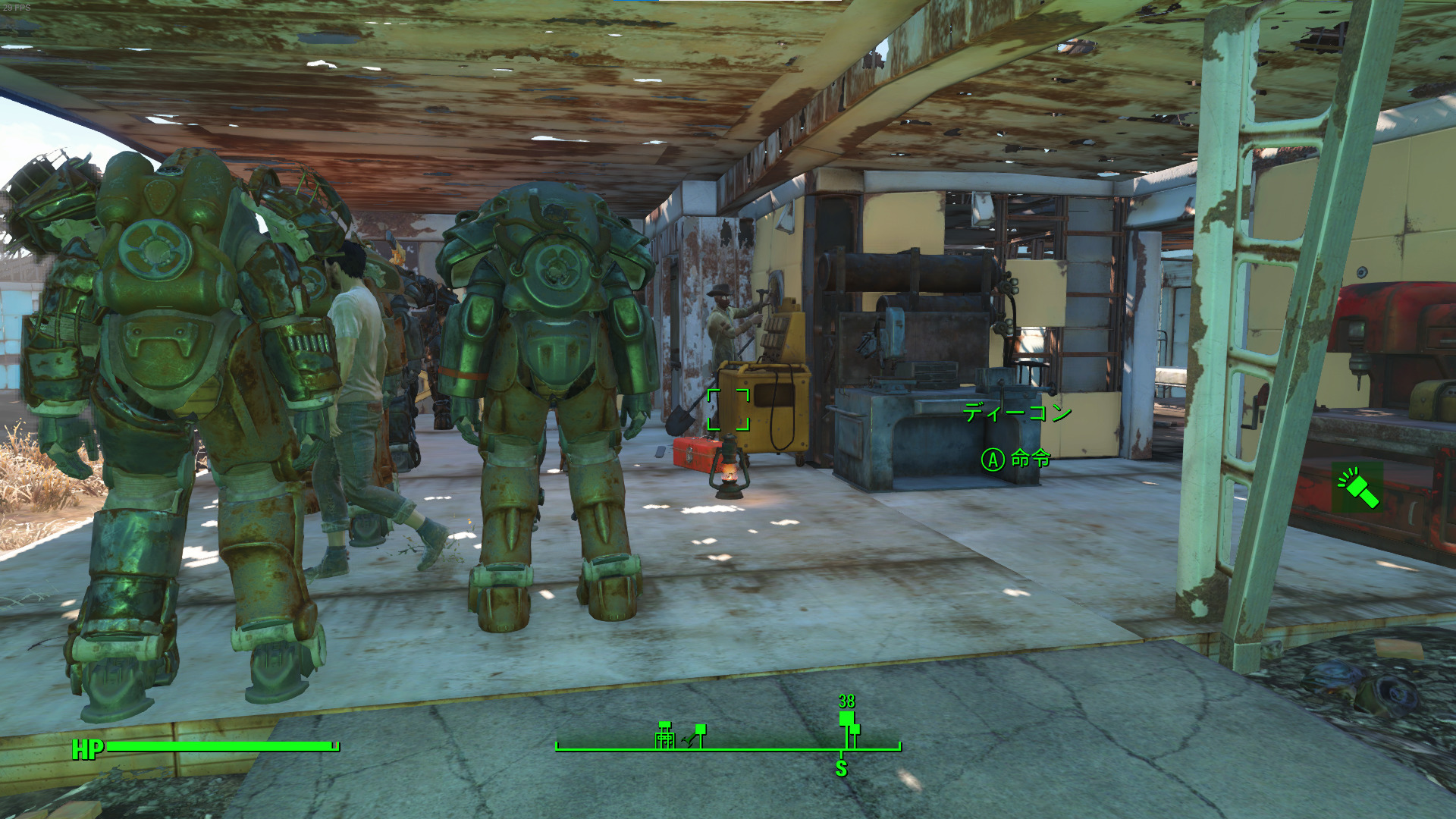
Task: Select the compass marker numbered 38
Action: (x=846, y=717)
